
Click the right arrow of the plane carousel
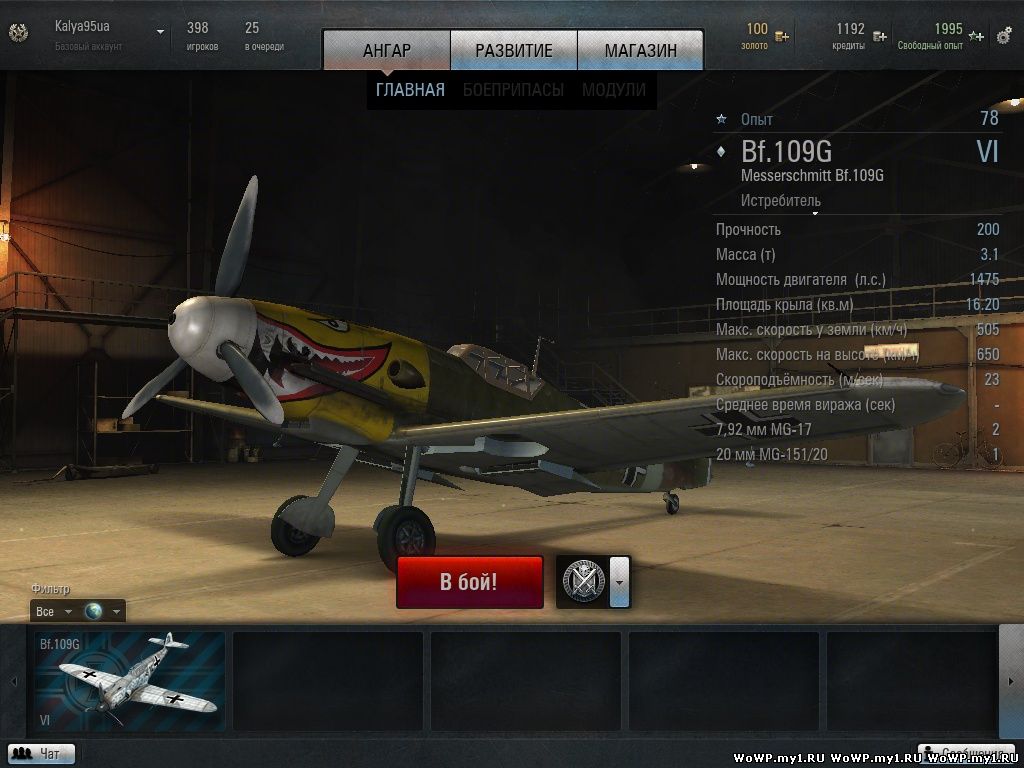(x=1010, y=681)
